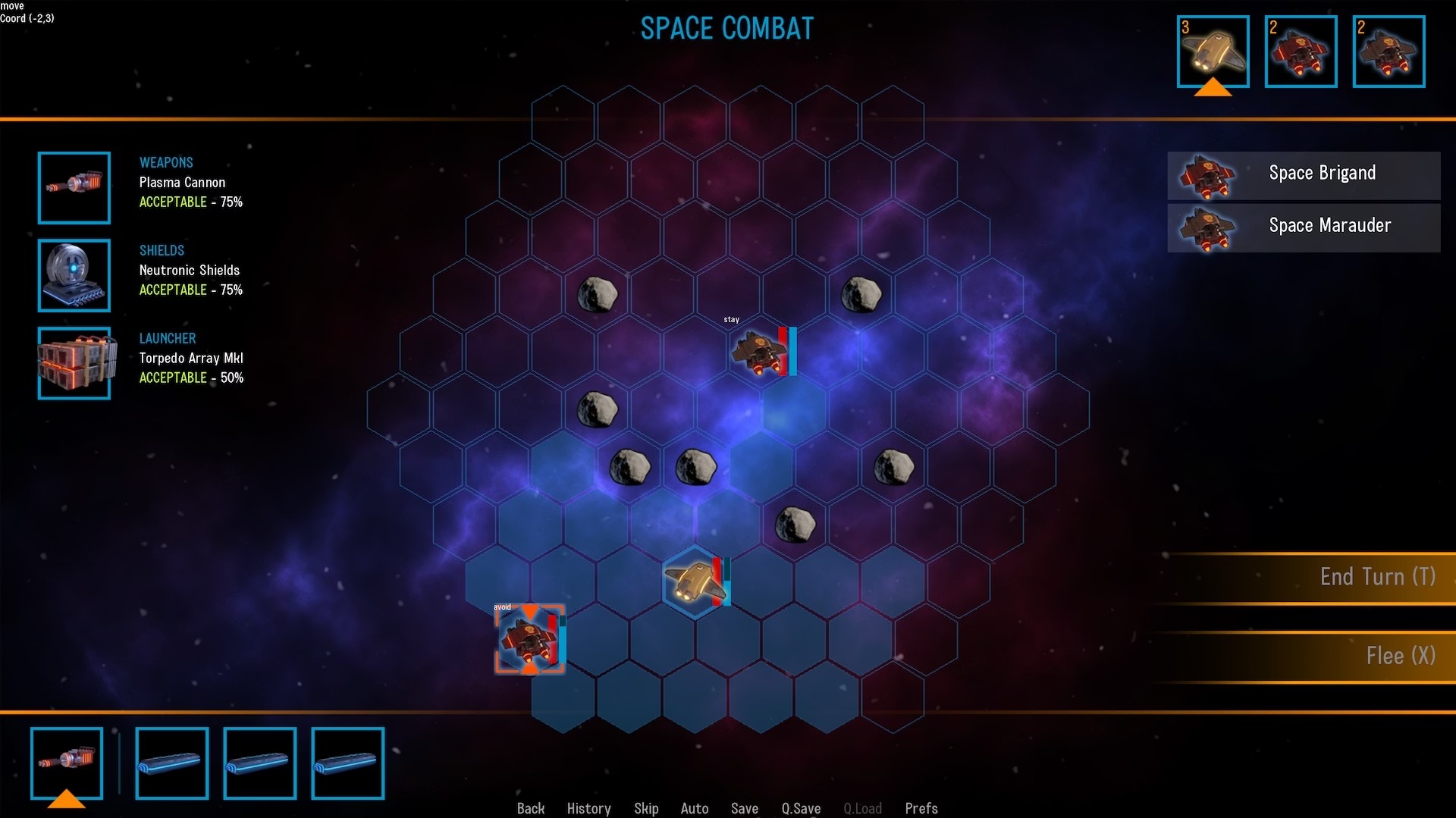Choose the plasma cannon weapon slot
This screenshot has height=818, width=1456.
[67, 762]
